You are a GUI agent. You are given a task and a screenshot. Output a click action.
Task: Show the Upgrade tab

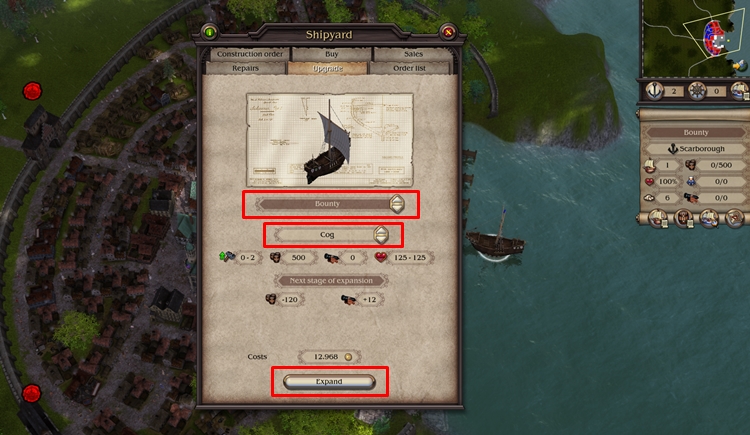327,68
